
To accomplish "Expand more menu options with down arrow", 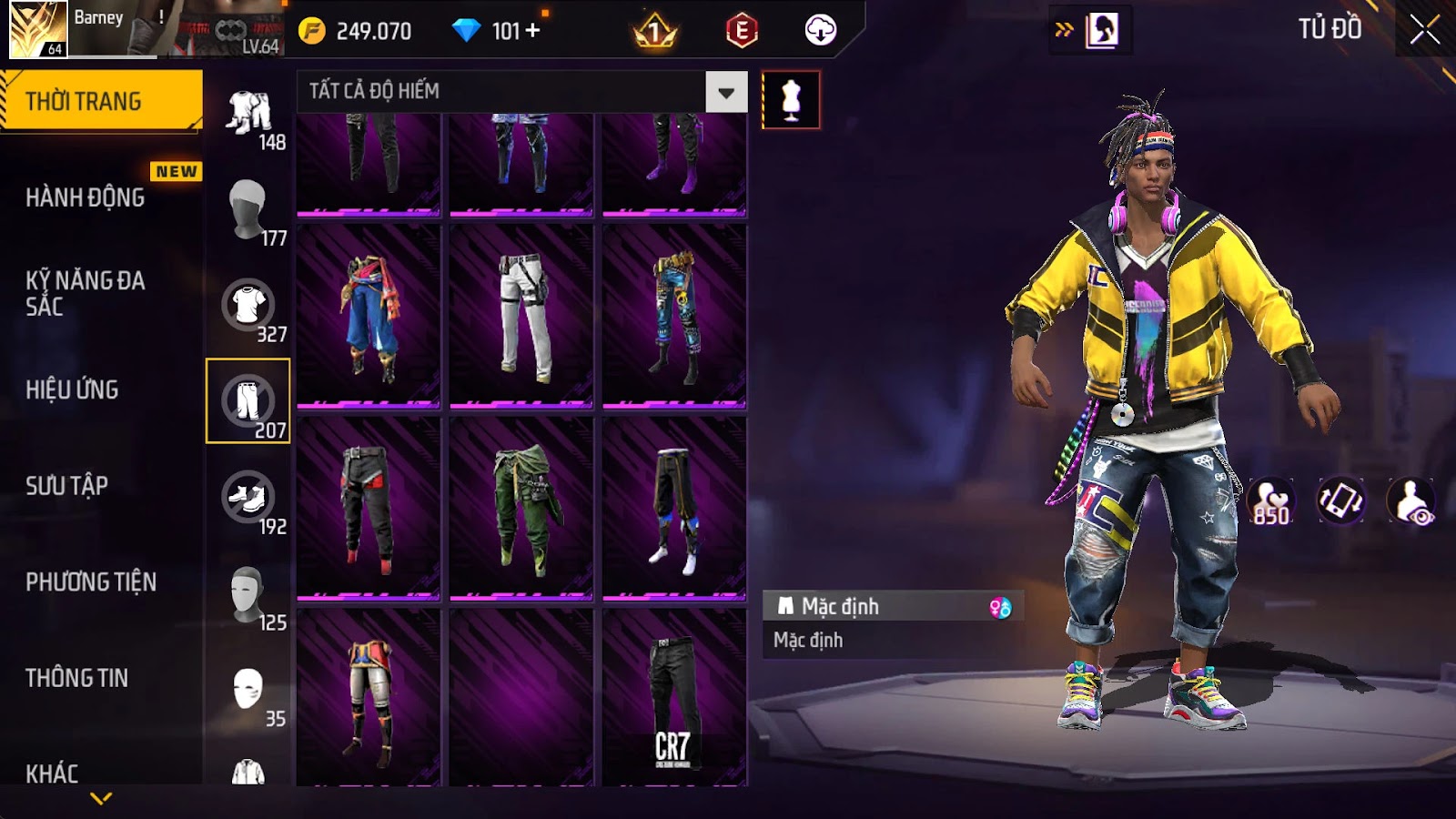I will [101, 798].
